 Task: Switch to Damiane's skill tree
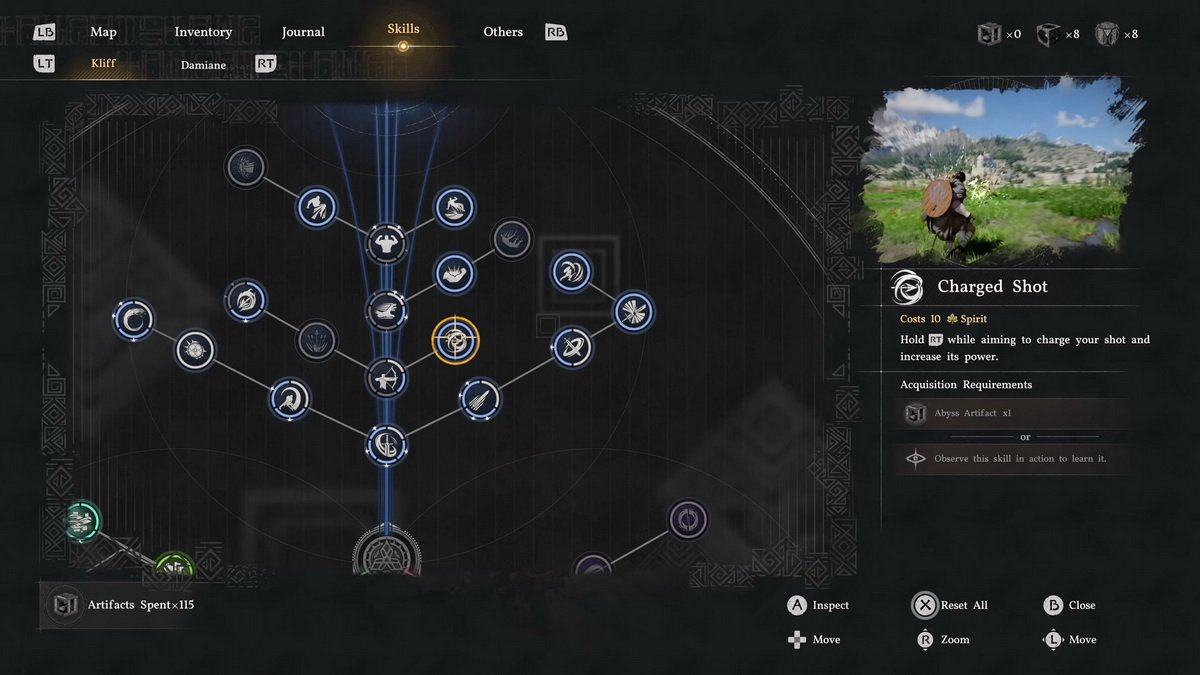(203, 65)
